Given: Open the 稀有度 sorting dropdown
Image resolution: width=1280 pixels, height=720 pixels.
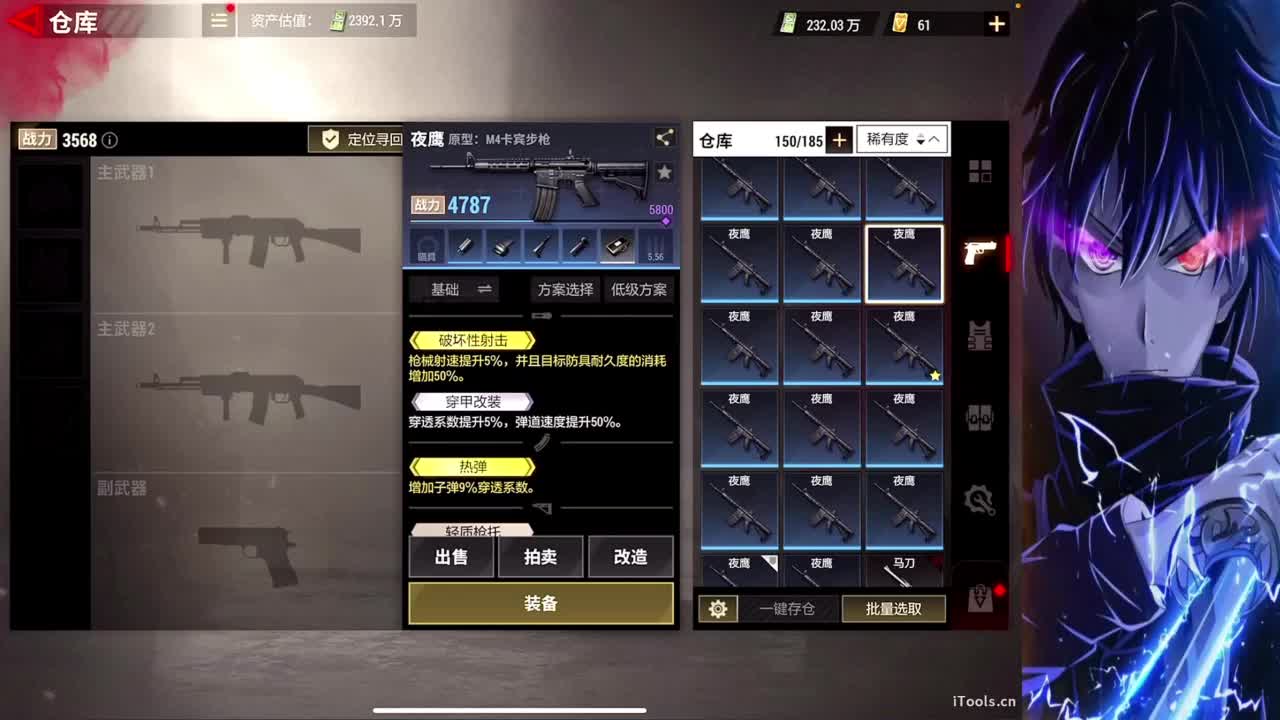Looking at the screenshot, I should click(x=901, y=139).
